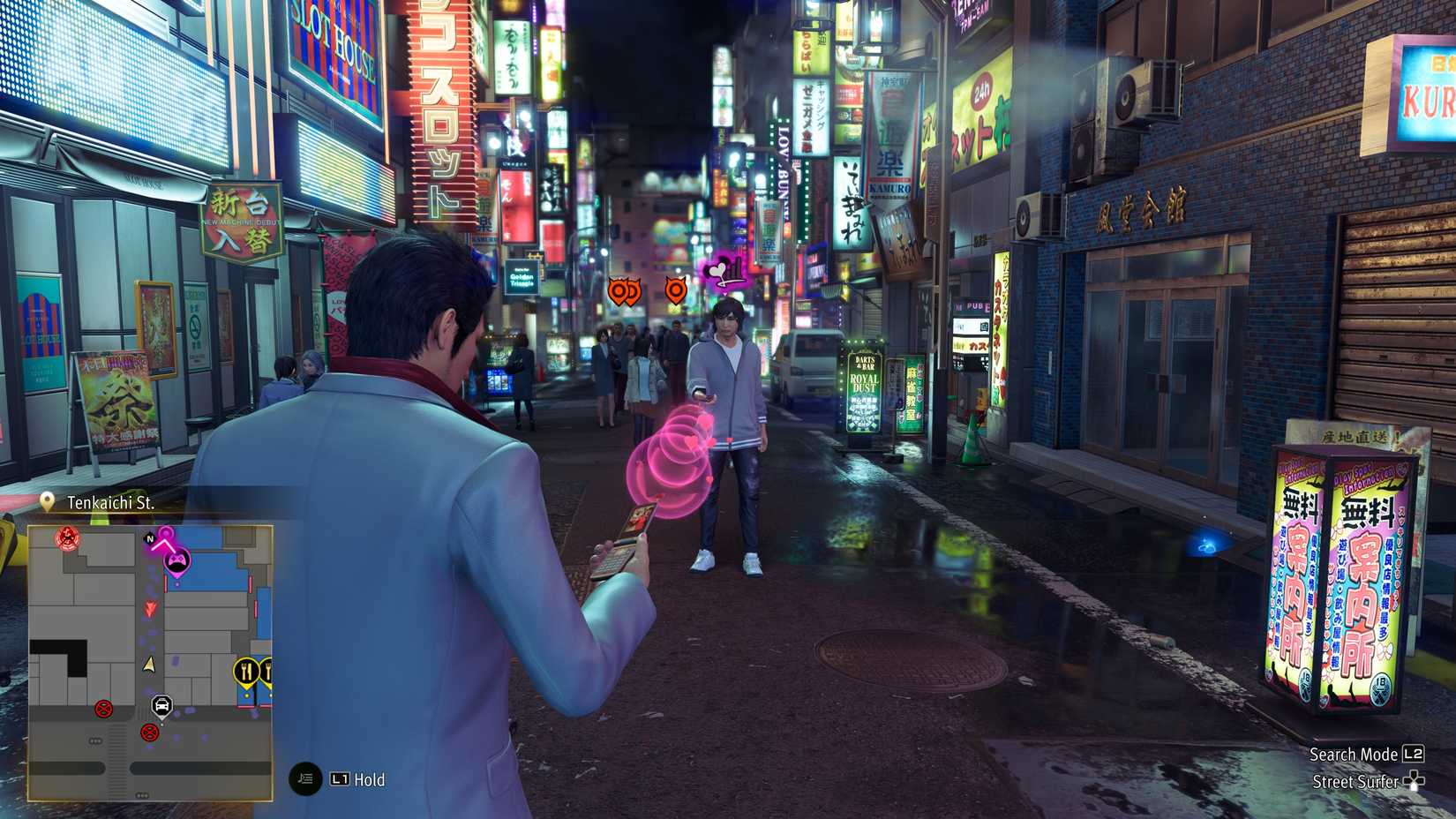1456x819 pixels.
Task: Click the taxi icon on the minimap
Action: (x=161, y=707)
